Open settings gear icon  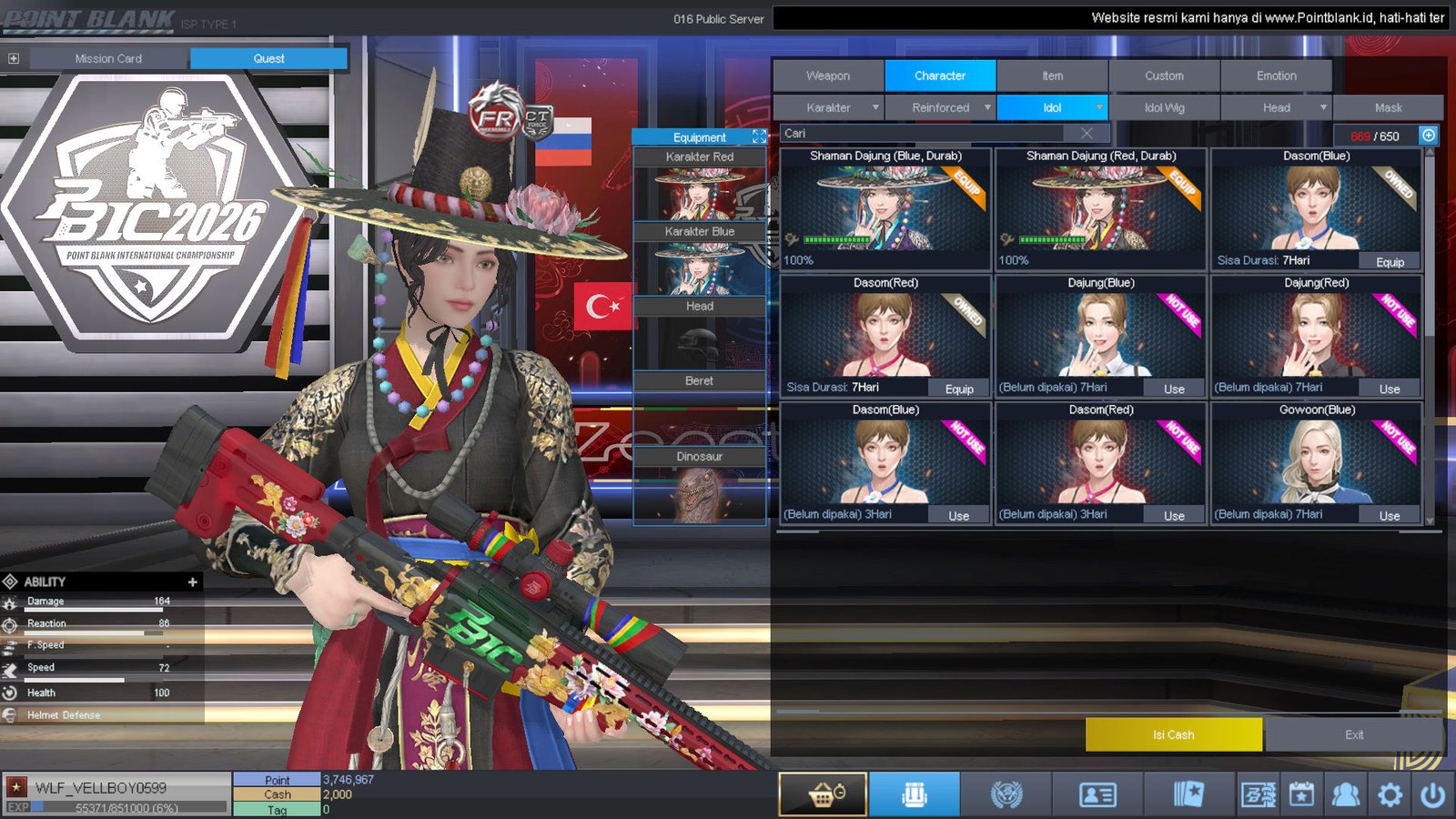[1390, 795]
